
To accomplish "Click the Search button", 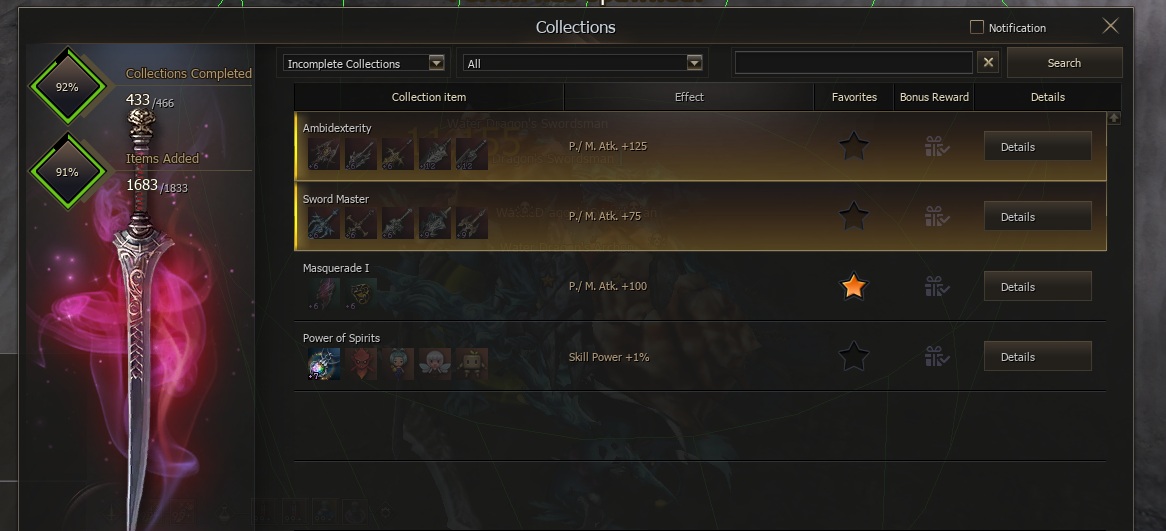I will click(x=1064, y=63).
